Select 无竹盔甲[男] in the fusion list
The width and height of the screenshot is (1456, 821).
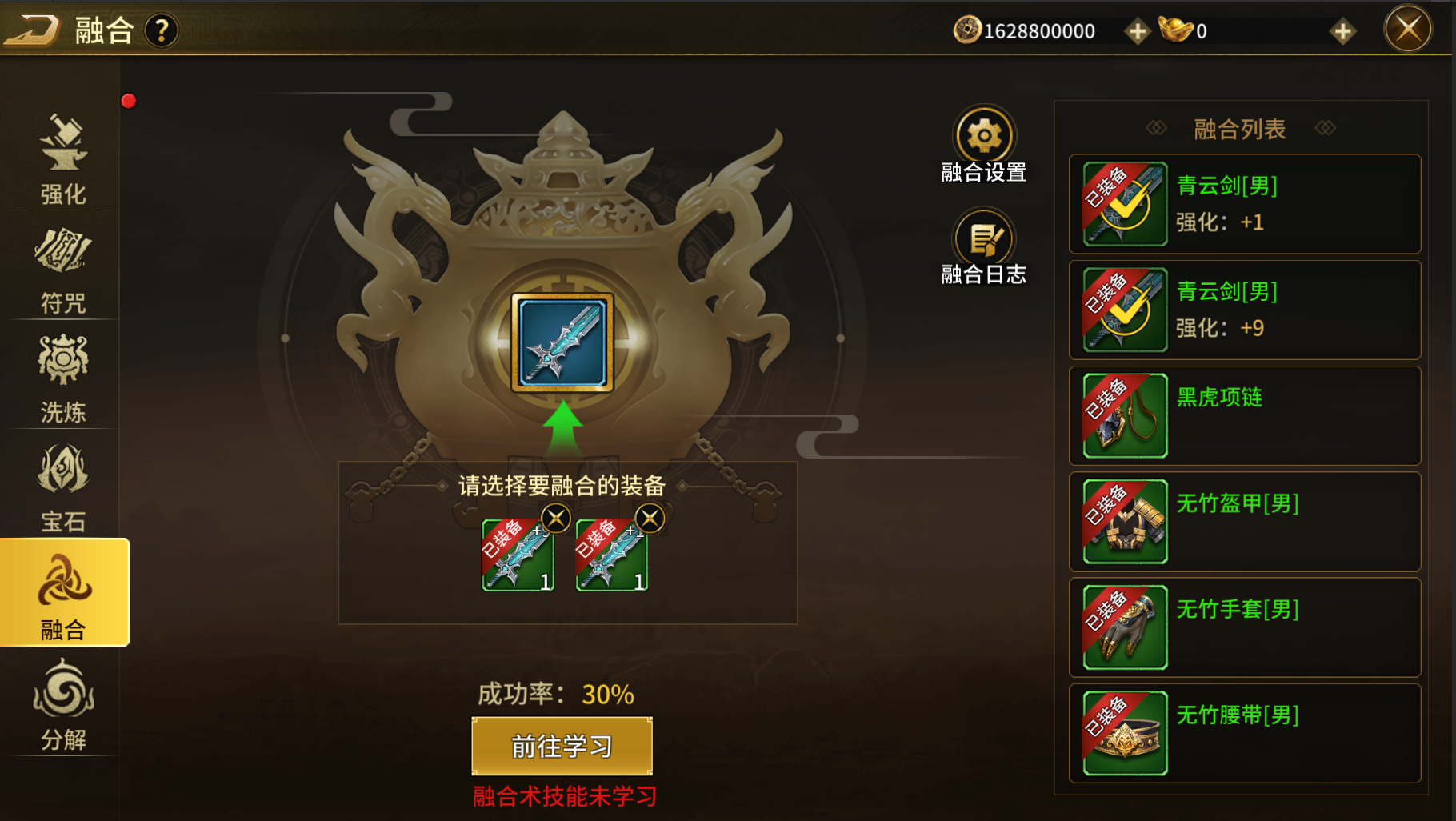pos(1242,521)
